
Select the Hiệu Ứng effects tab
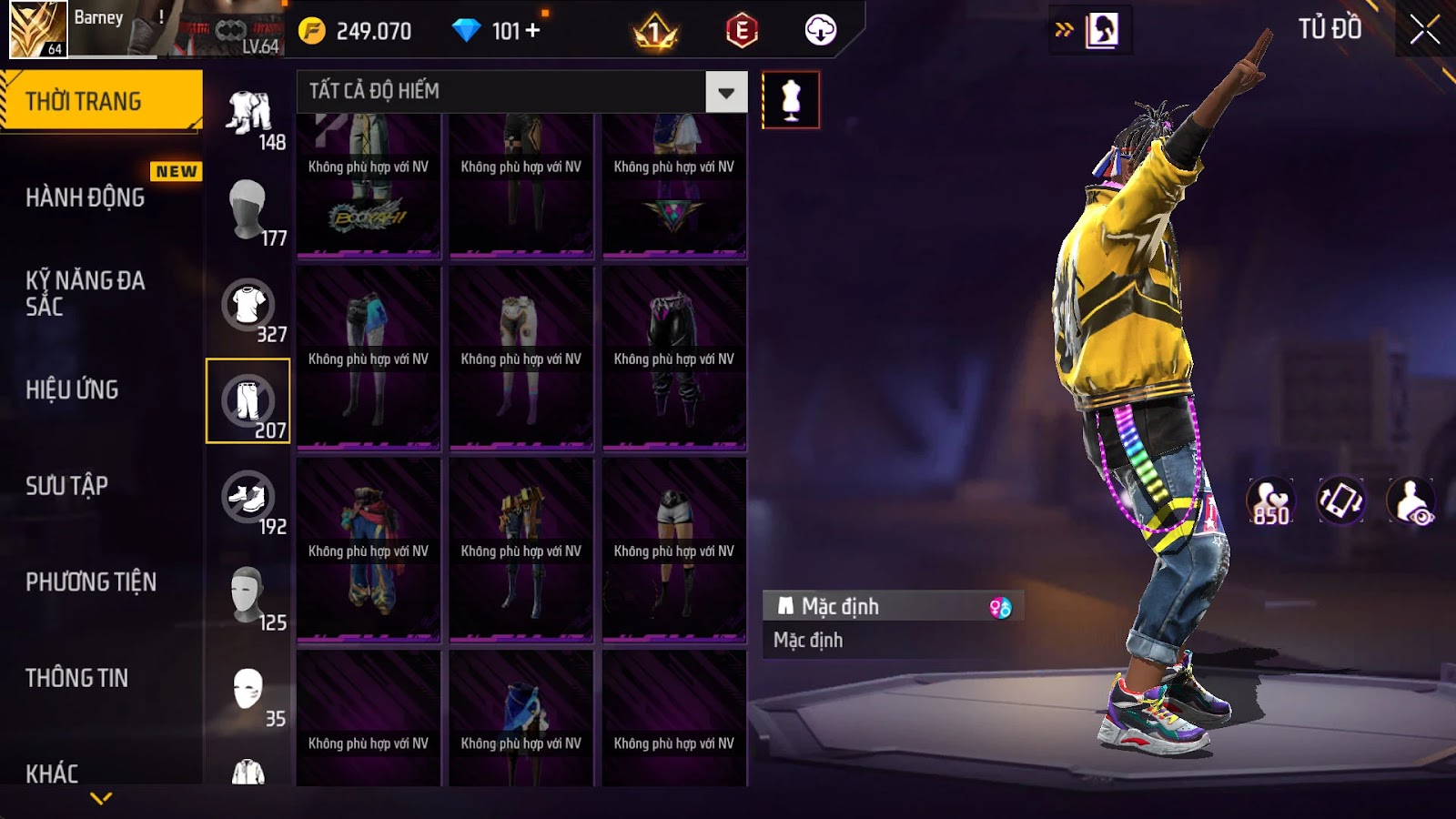[73, 389]
